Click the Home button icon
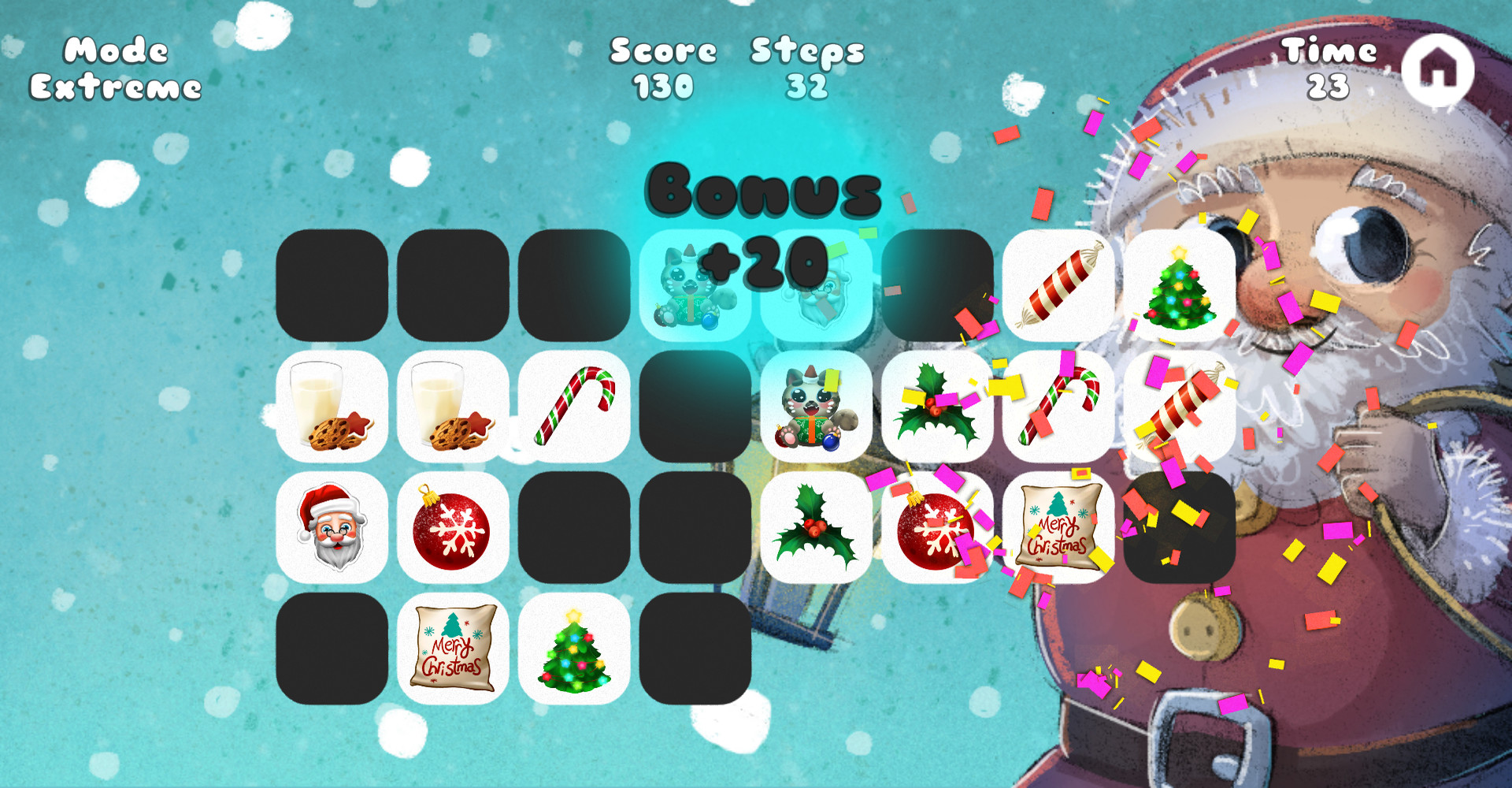 (x=1439, y=69)
